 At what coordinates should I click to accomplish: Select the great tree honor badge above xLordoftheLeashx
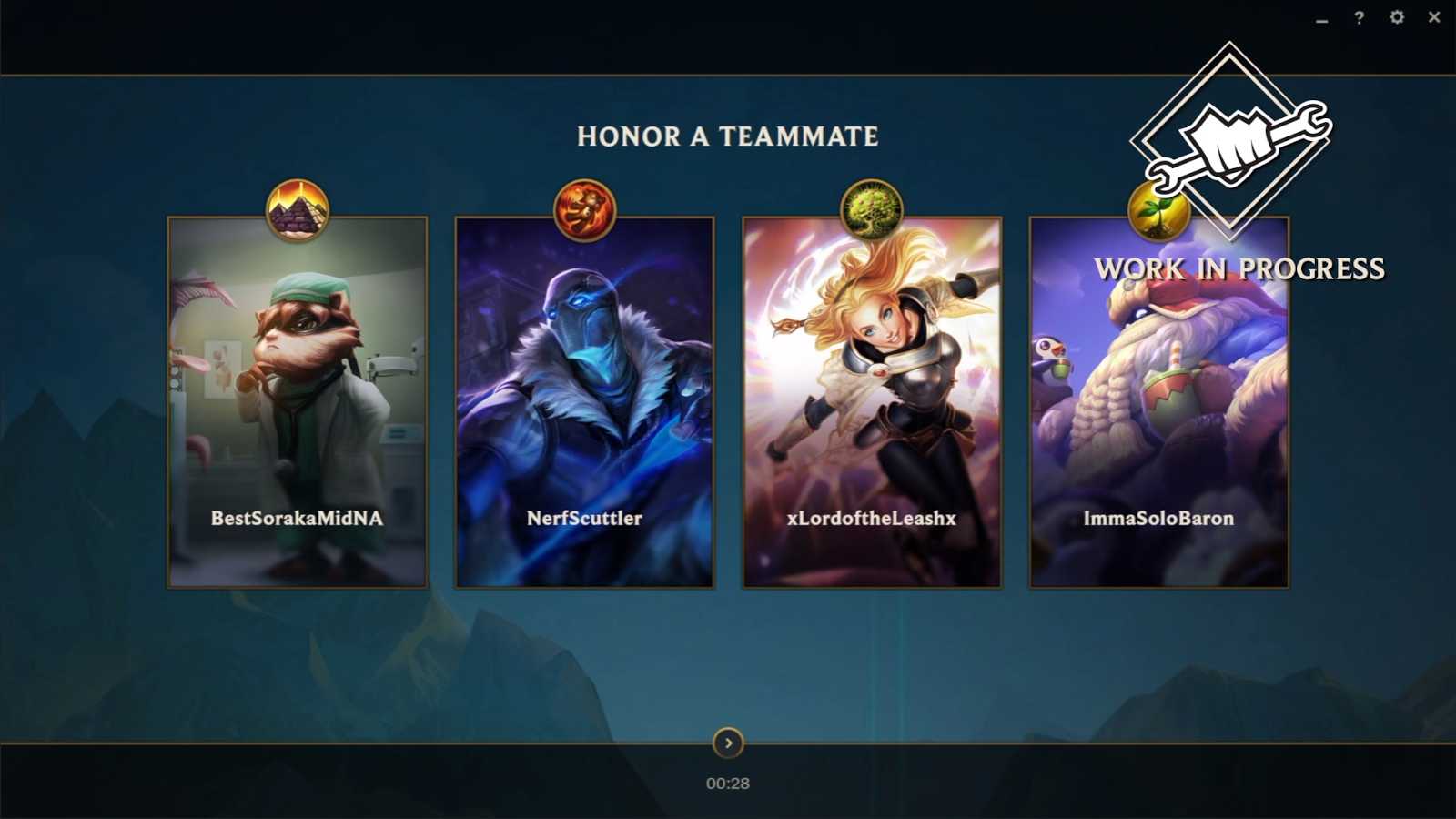[873, 207]
